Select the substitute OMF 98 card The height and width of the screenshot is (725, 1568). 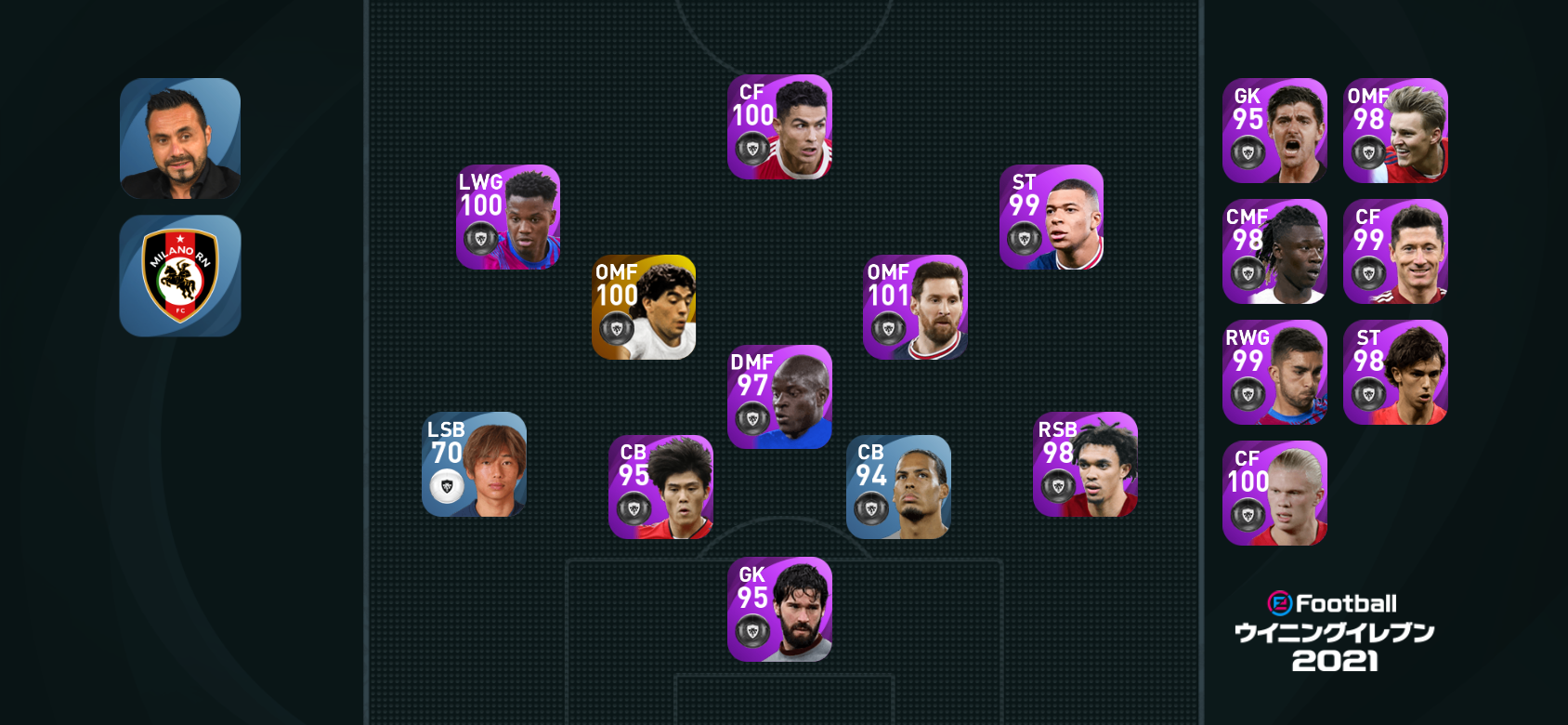pyautogui.click(x=1395, y=131)
